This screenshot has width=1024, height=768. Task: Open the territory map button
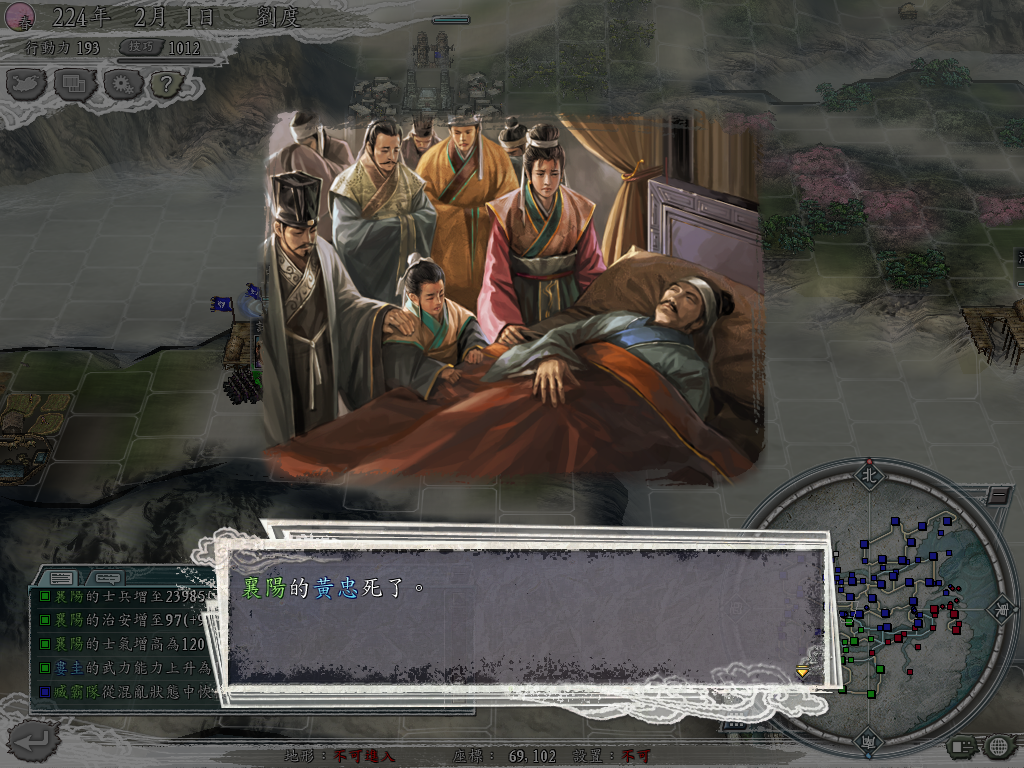27,84
